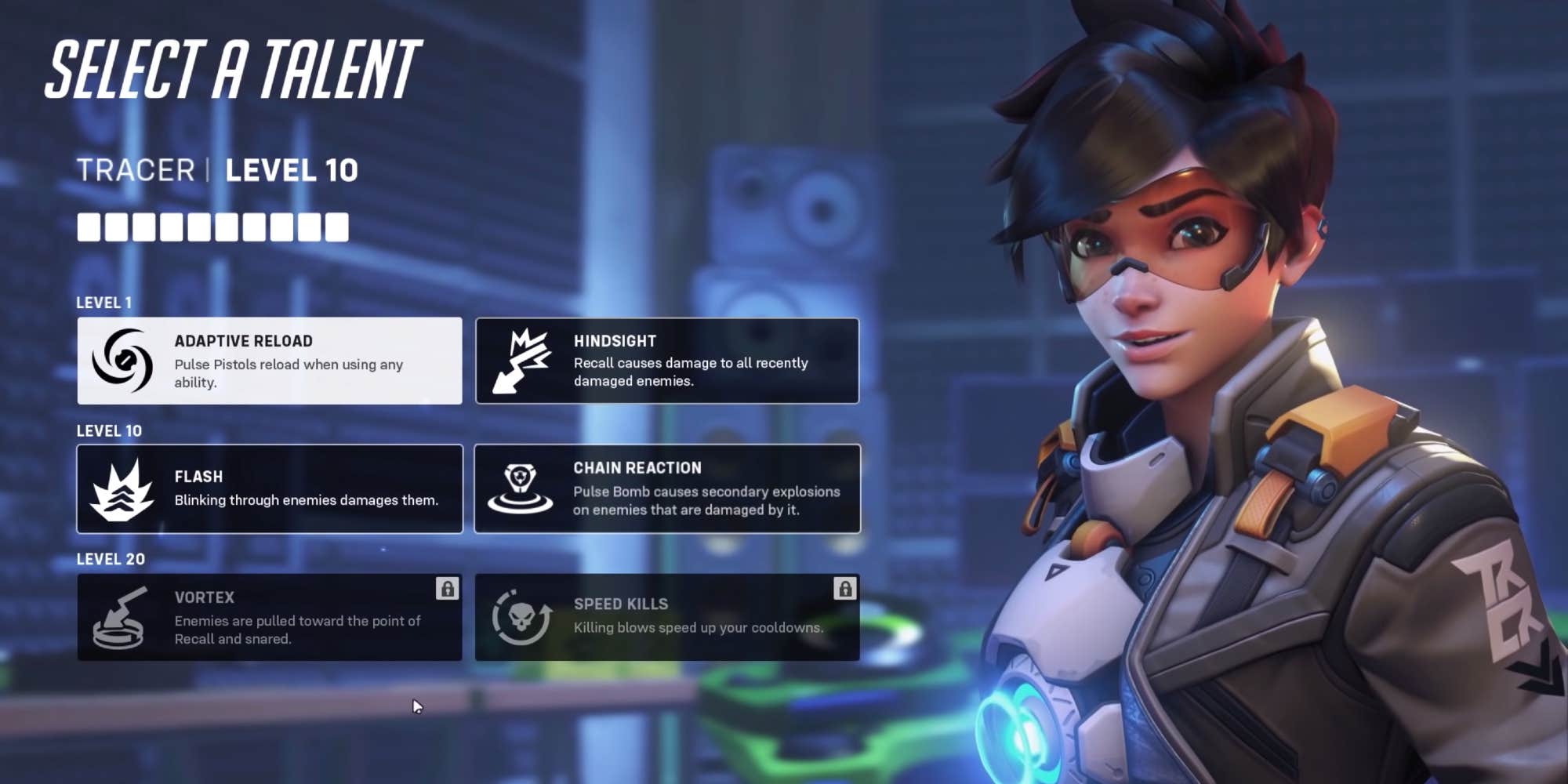1568x784 pixels.
Task: Click the level progress bar
Action: [x=213, y=227]
